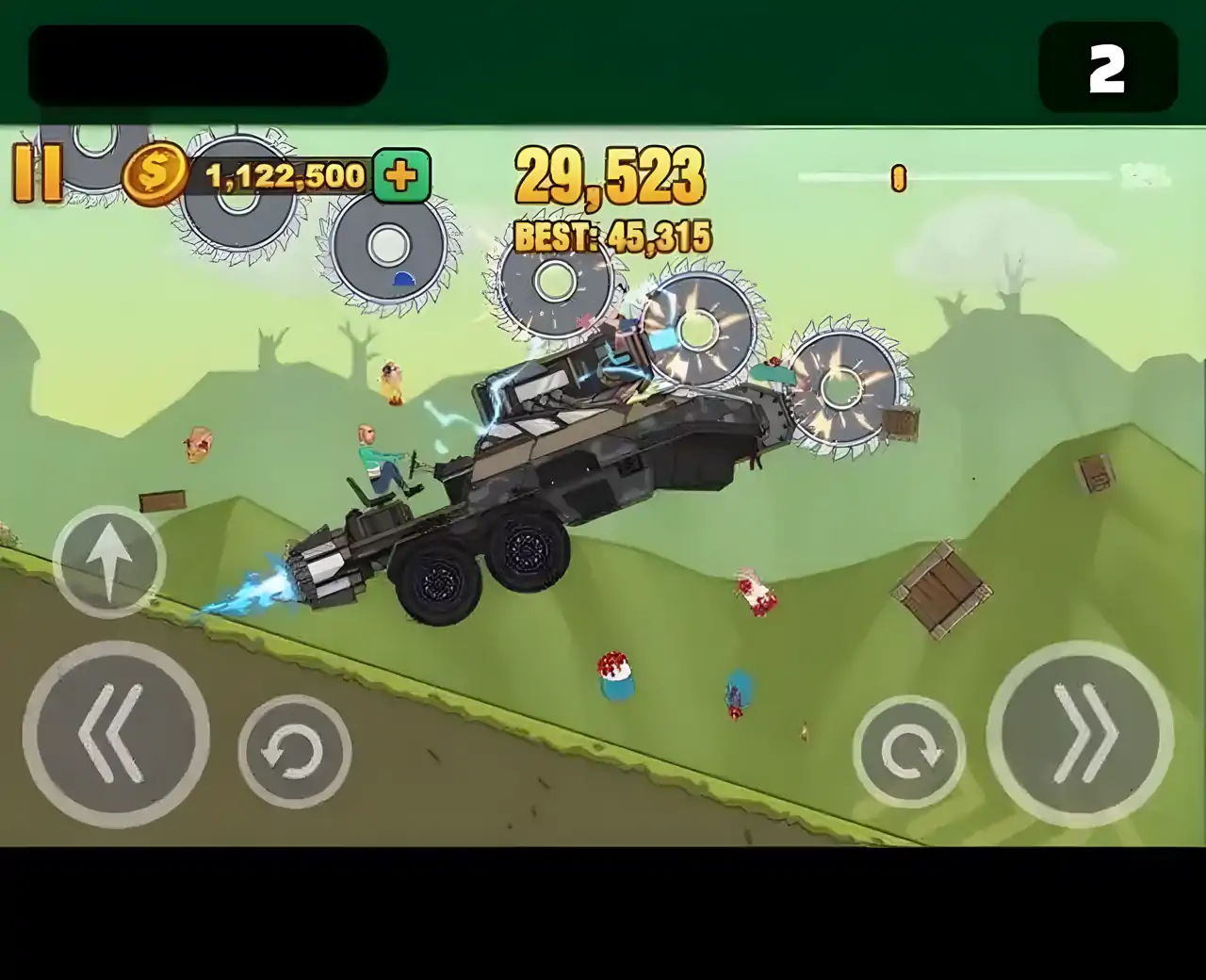Image resolution: width=1206 pixels, height=980 pixels.
Task: Hit the double left chevron brake button
Action: point(116,734)
